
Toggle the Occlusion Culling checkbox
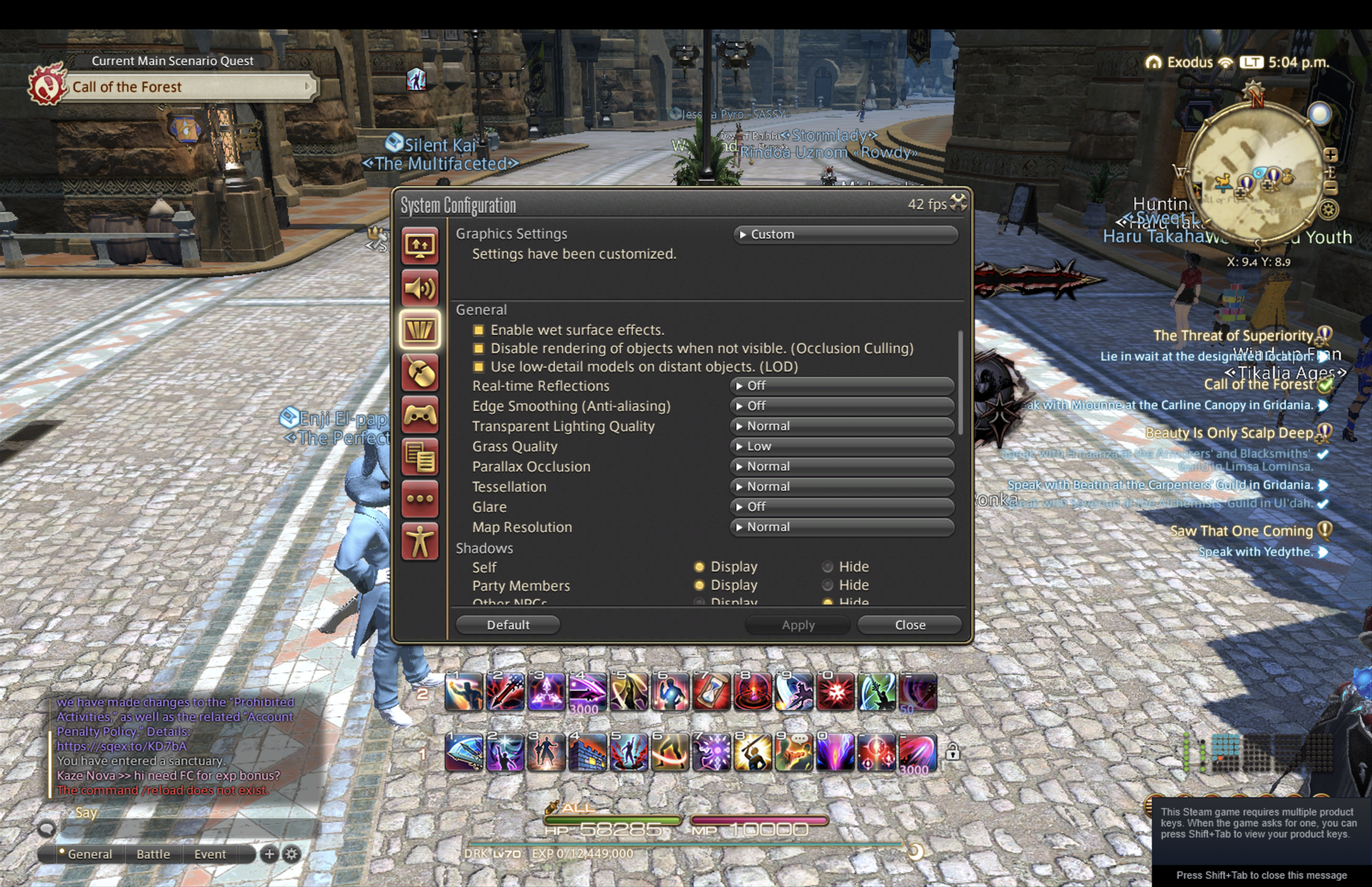pyautogui.click(x=479, y=348)
